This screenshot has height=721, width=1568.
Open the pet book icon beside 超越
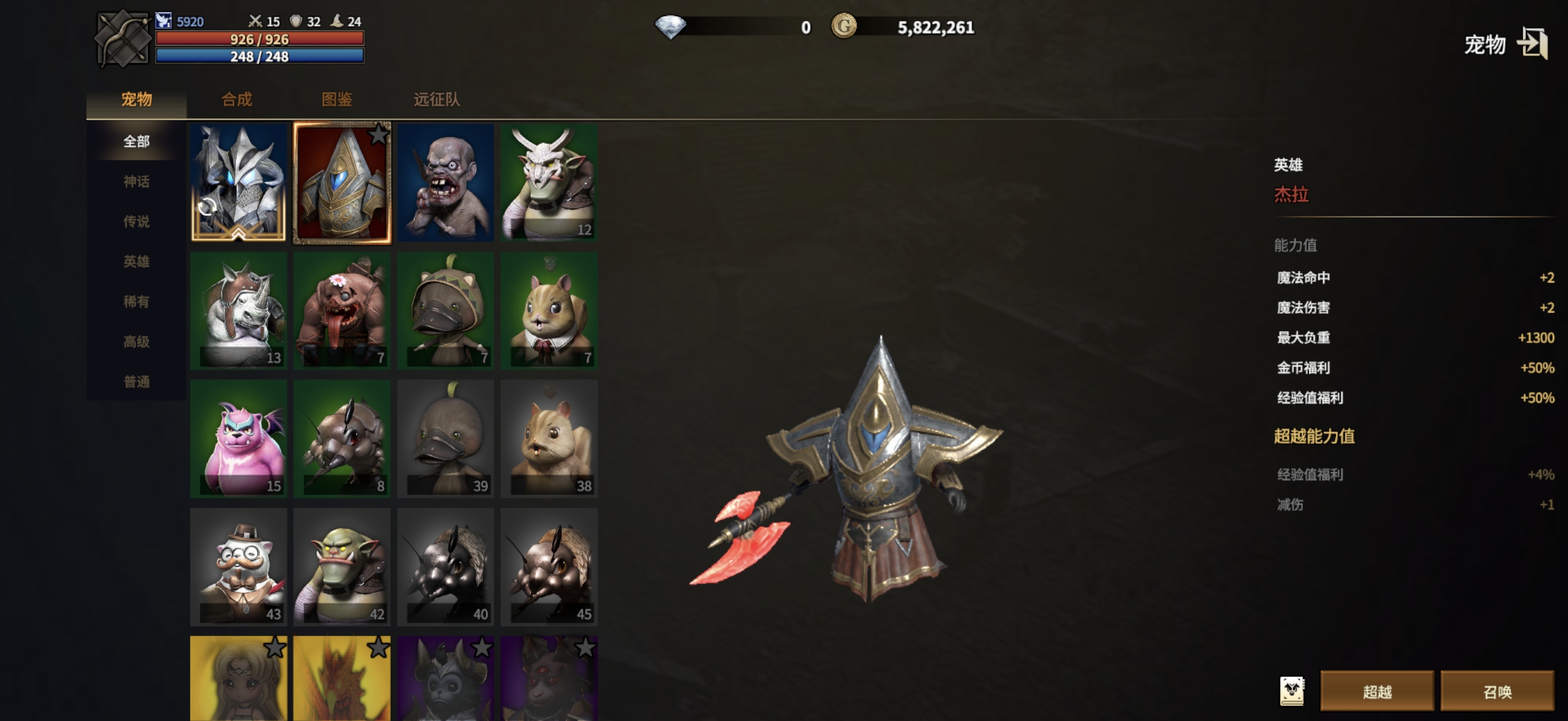1291,691
